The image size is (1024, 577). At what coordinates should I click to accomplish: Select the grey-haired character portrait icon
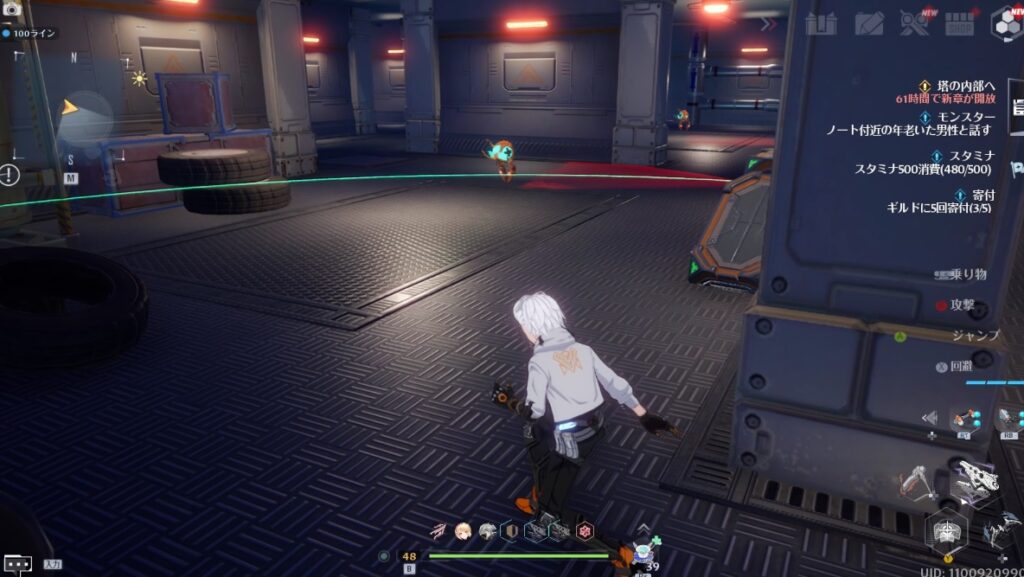(487, 532)
